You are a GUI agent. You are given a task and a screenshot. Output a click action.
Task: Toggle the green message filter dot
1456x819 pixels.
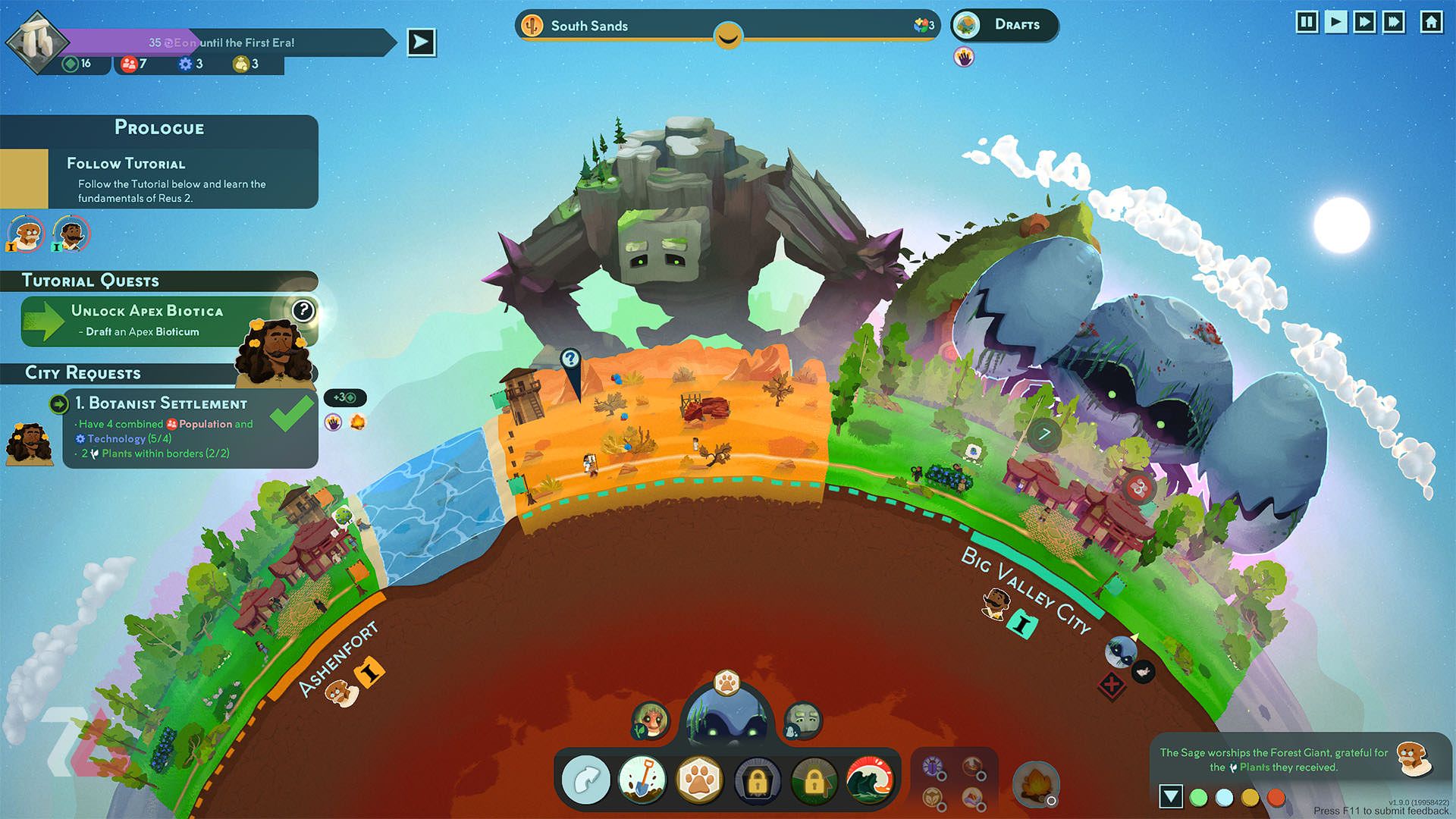coord(1199,797)
